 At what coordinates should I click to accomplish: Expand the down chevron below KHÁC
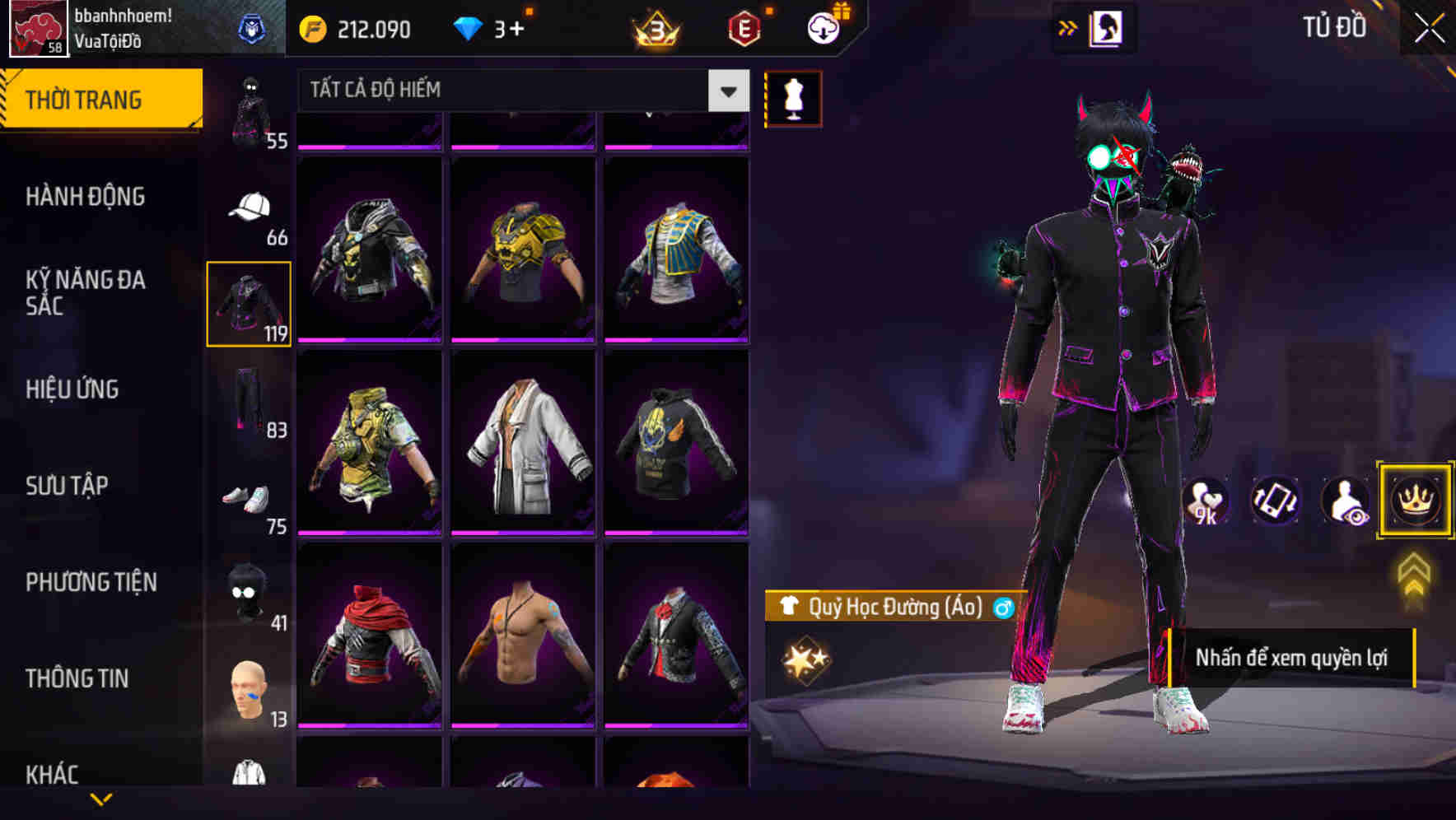tap(101, 799)
